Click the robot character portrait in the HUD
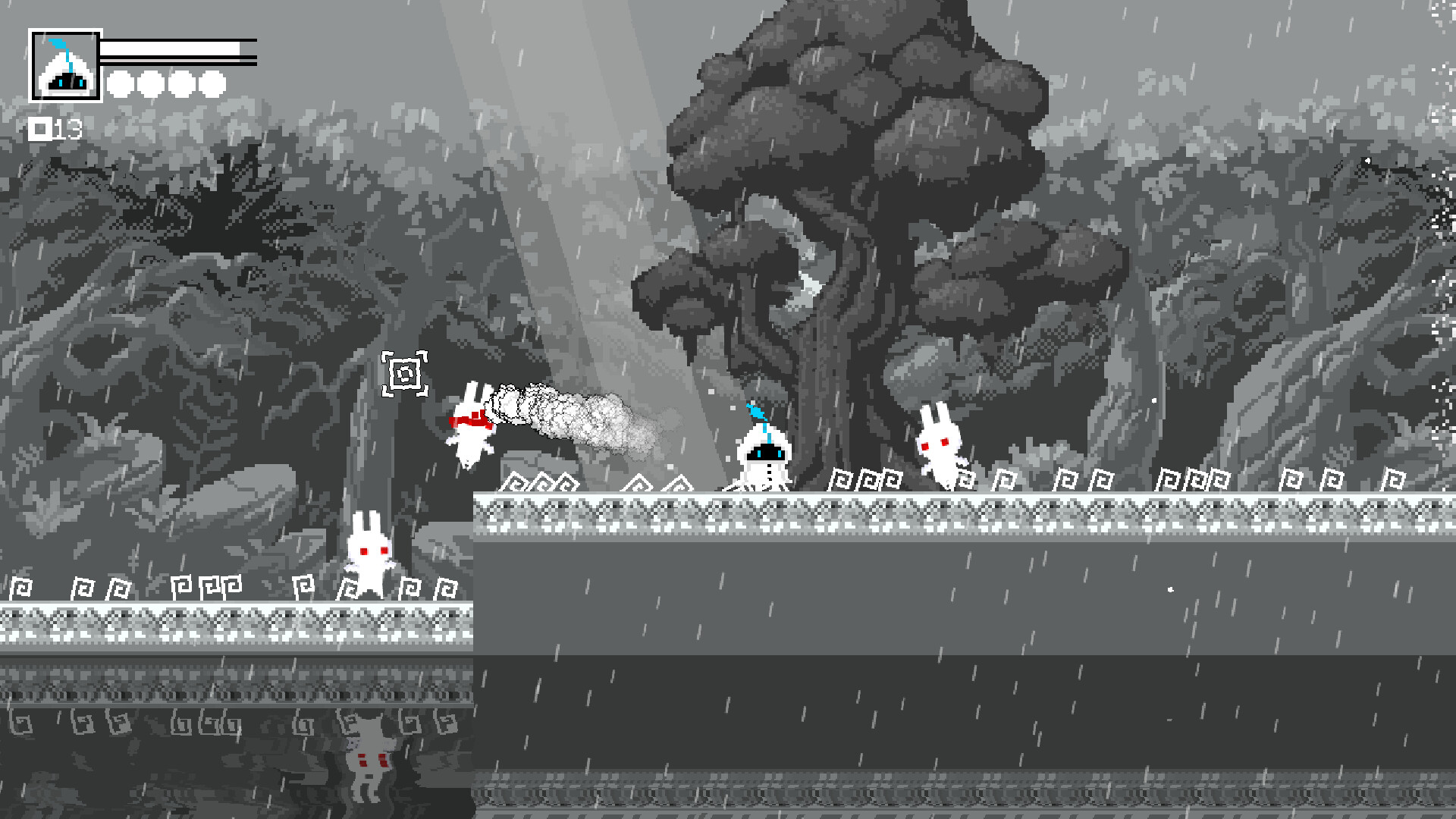The width and height of the screenshot is (1456, 819). (x=65, y=65)
